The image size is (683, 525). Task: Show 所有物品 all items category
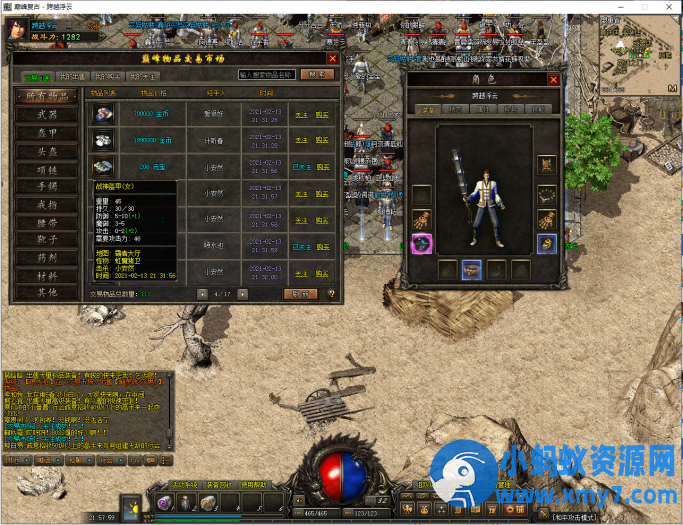point(45,96)
